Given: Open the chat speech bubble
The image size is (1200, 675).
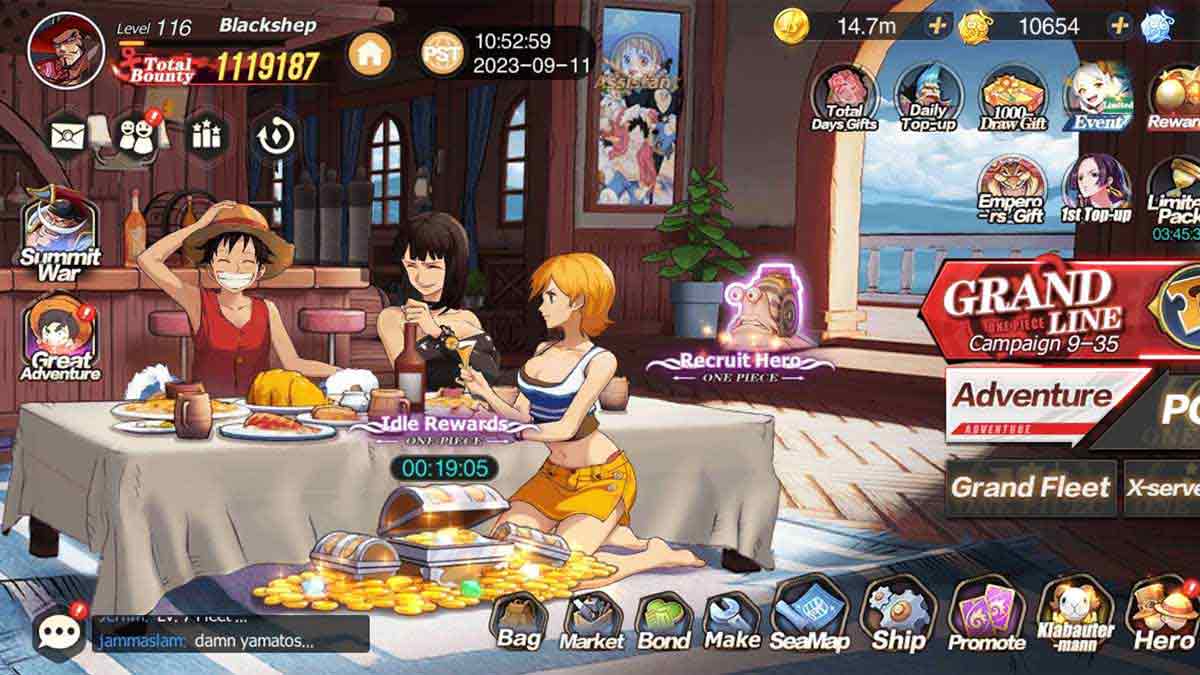Looking at the screenshot, I should click(60, 630).
